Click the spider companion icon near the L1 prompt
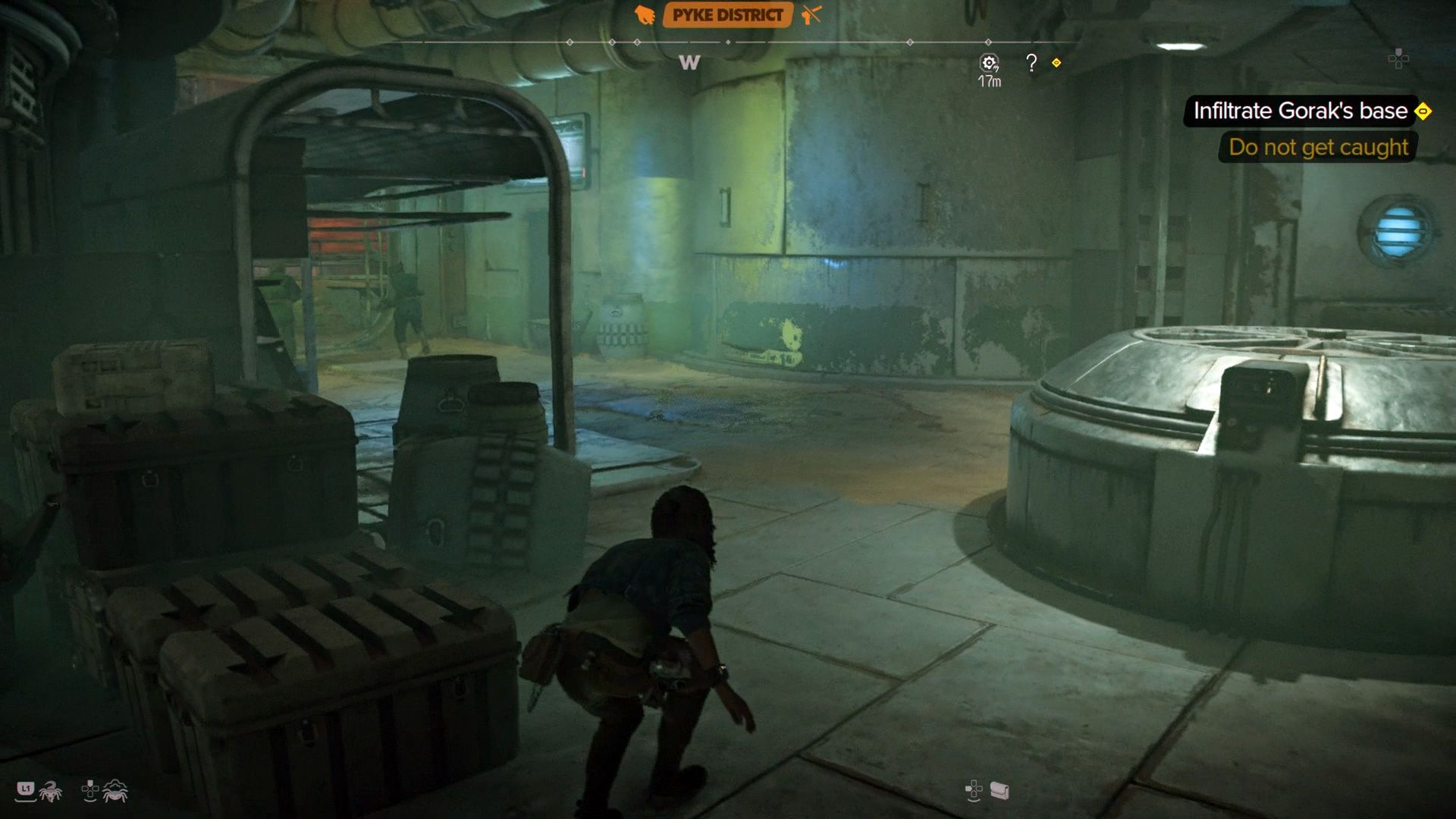Screen dimensions: 1456x819 point(51,792)
